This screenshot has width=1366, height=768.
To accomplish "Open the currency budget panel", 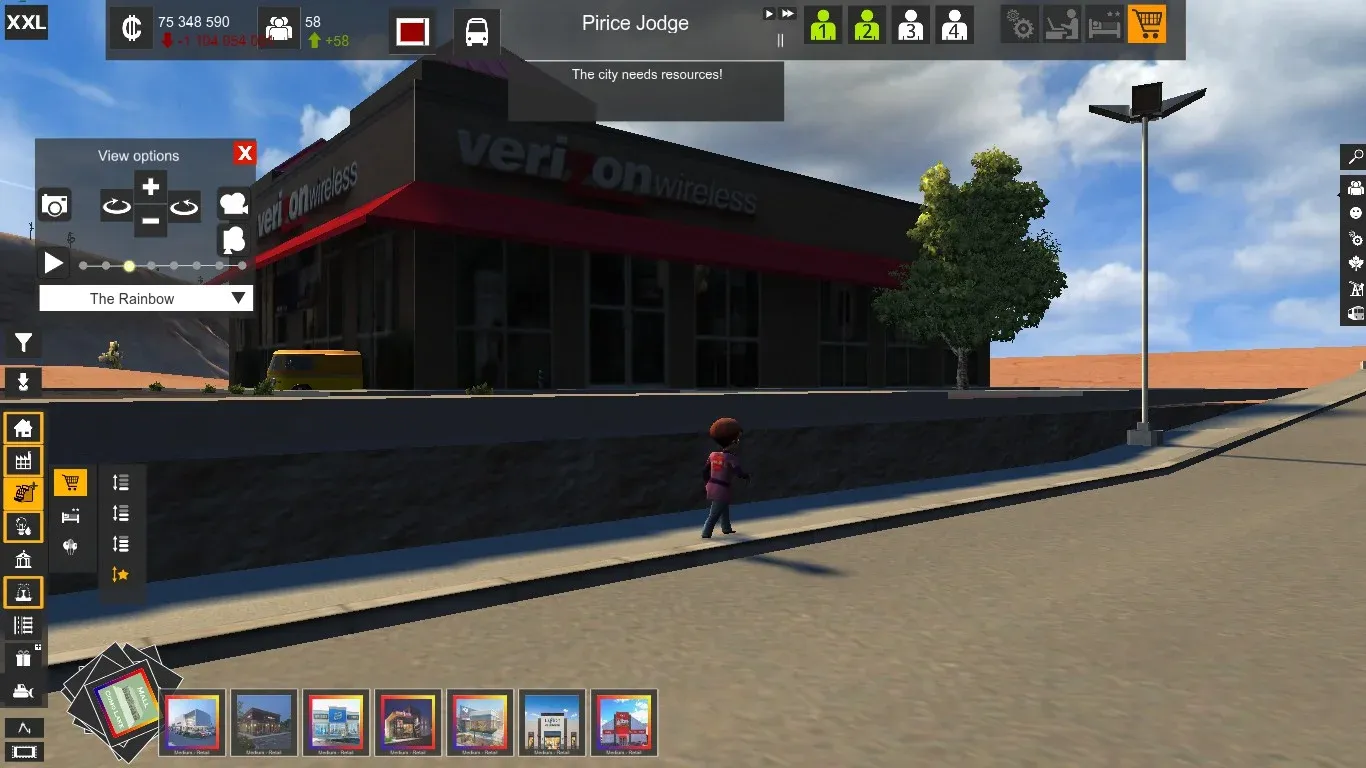I will [130, 29].
